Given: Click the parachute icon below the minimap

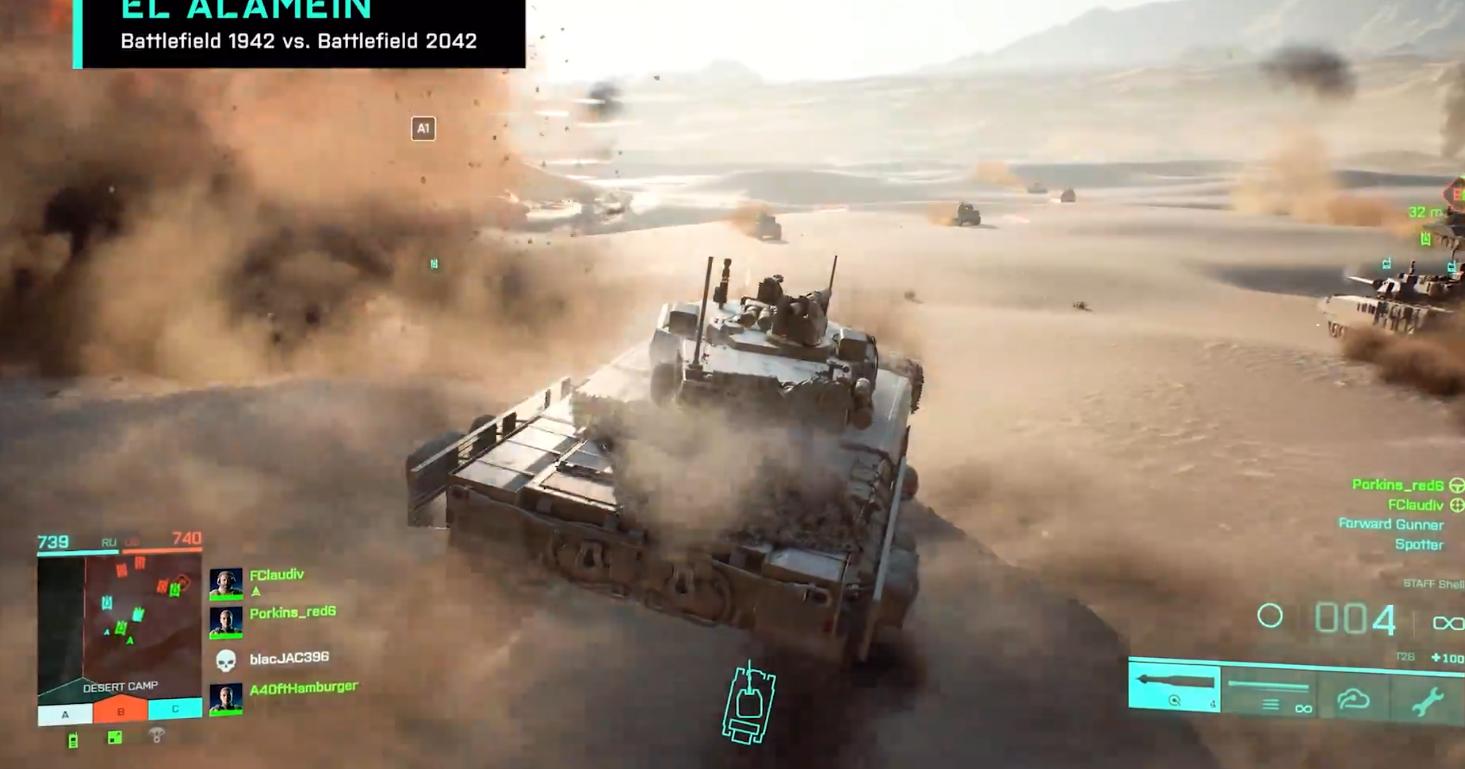Looking at the screenshot, I should click(157, 736).
